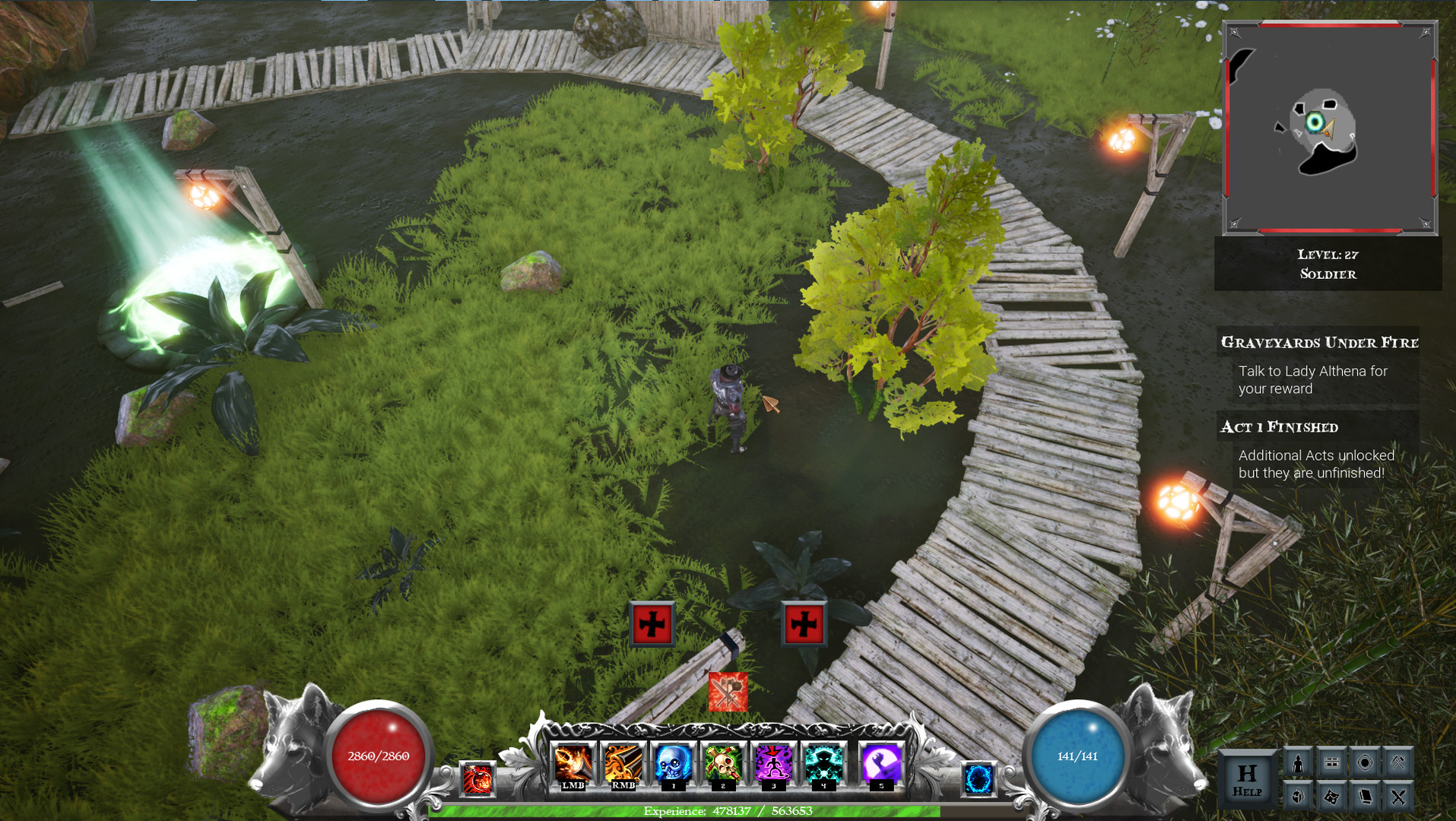
Task: Click the crossed hammer and pickaxe icon
Action: pos(1398,762)
